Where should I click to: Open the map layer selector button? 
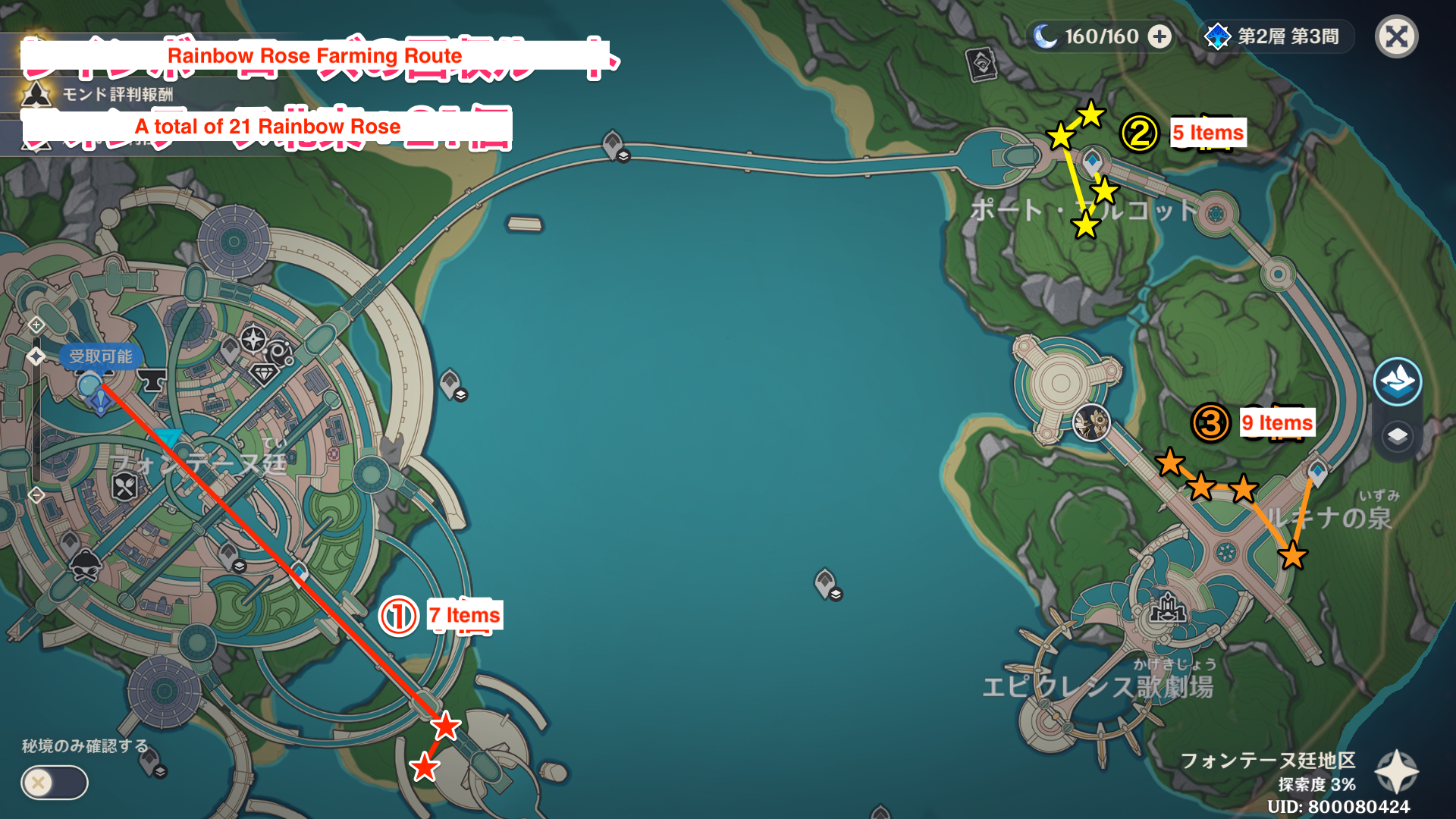(x=1397, y=436)
